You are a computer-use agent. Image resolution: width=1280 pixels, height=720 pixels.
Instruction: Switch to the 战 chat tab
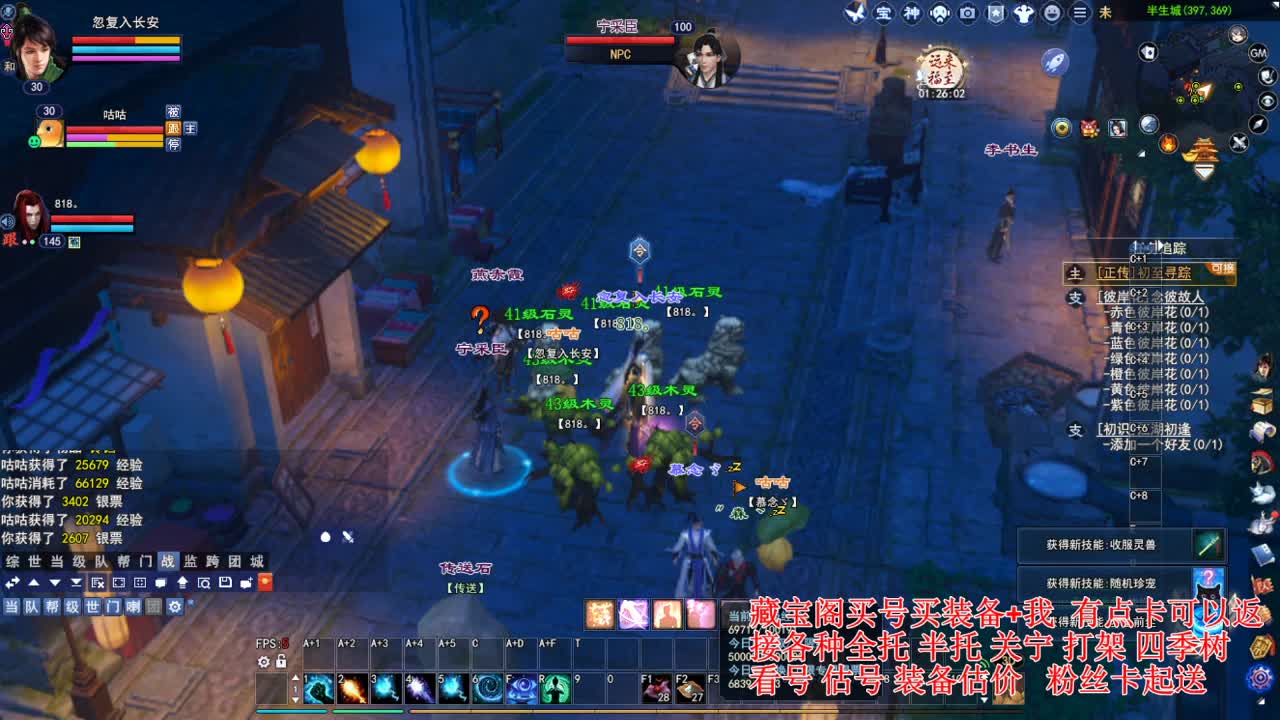[169, 564]
